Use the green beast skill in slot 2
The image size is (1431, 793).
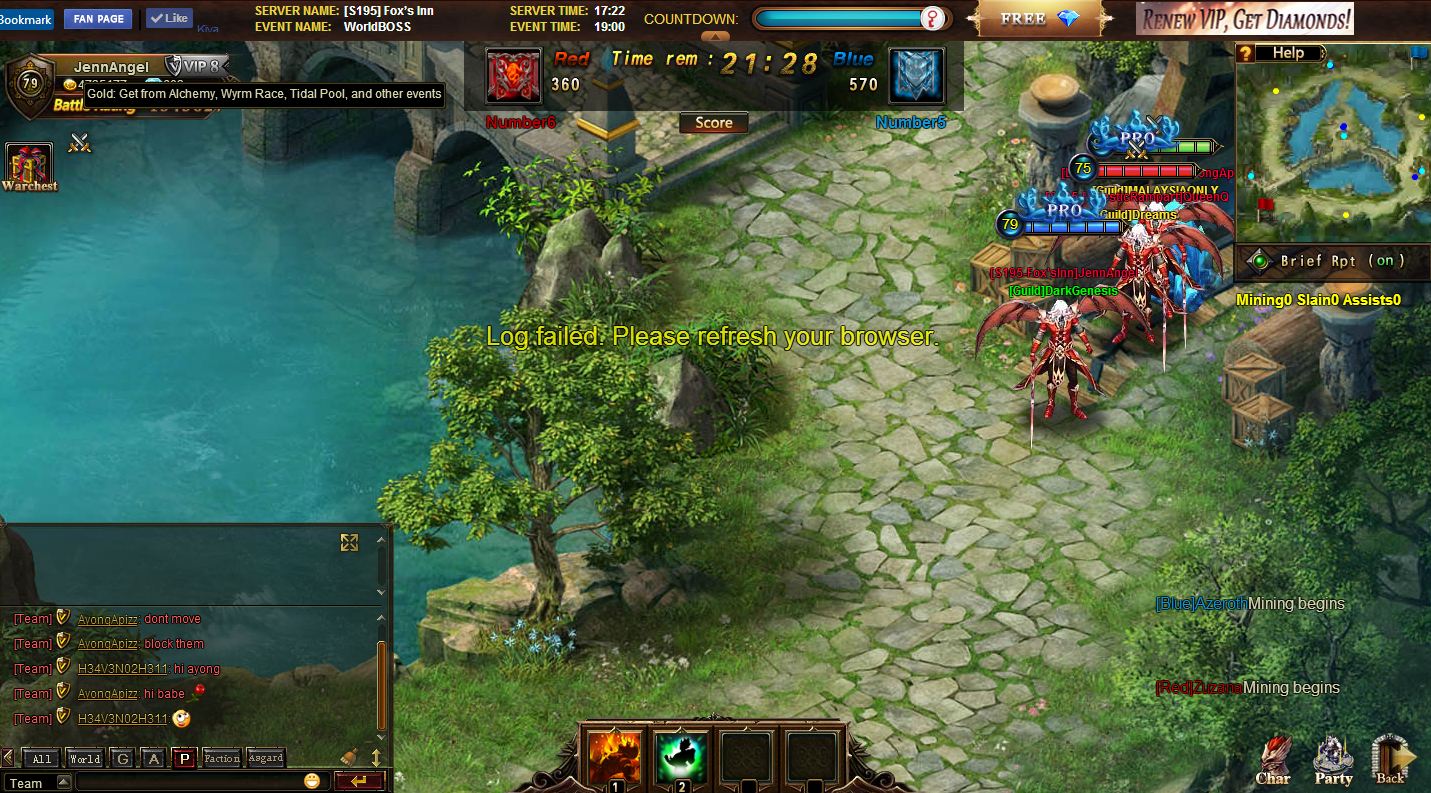point(681,757)
